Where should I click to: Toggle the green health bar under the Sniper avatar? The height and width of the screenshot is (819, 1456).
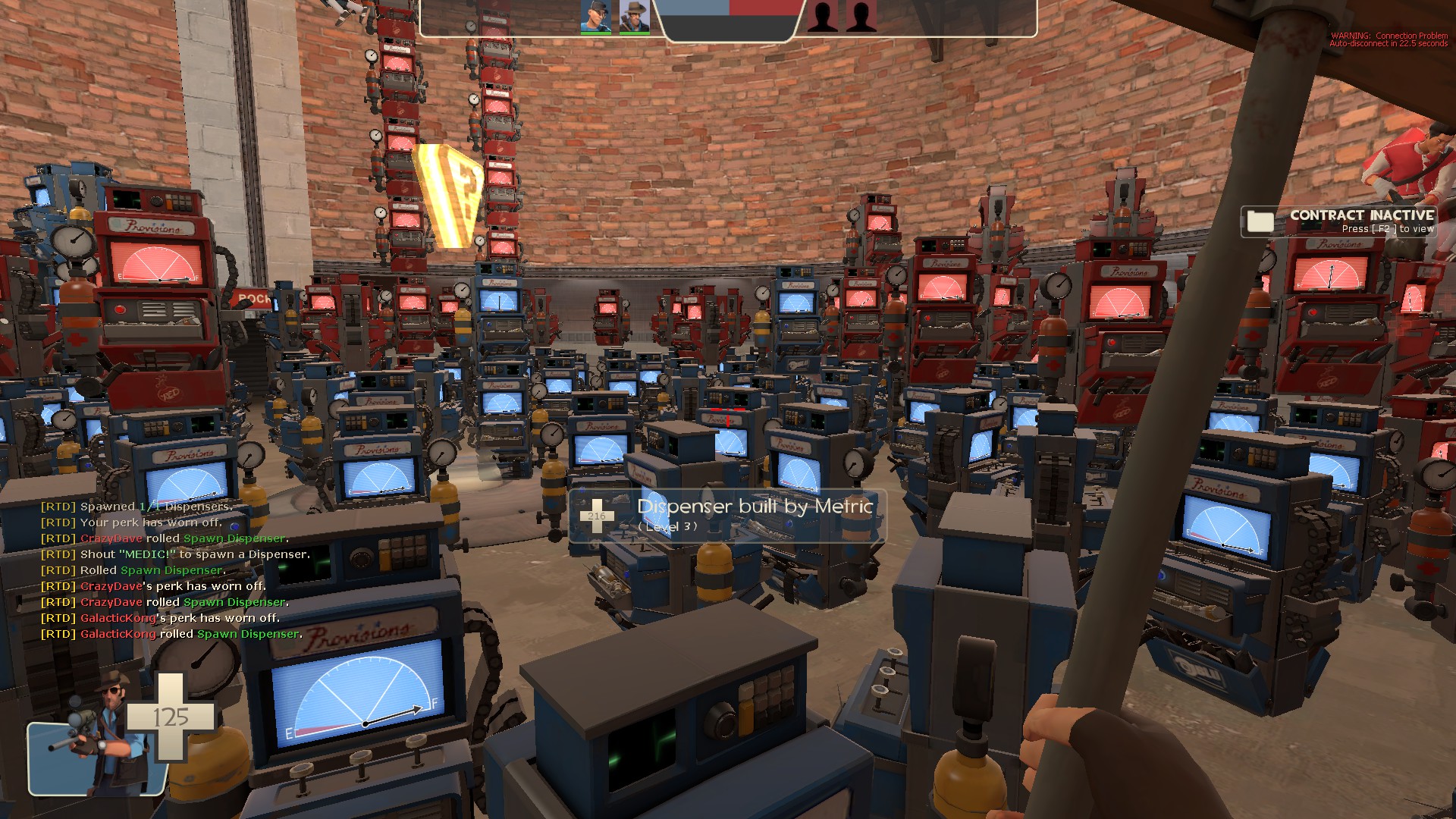click(x=634, y=32)
